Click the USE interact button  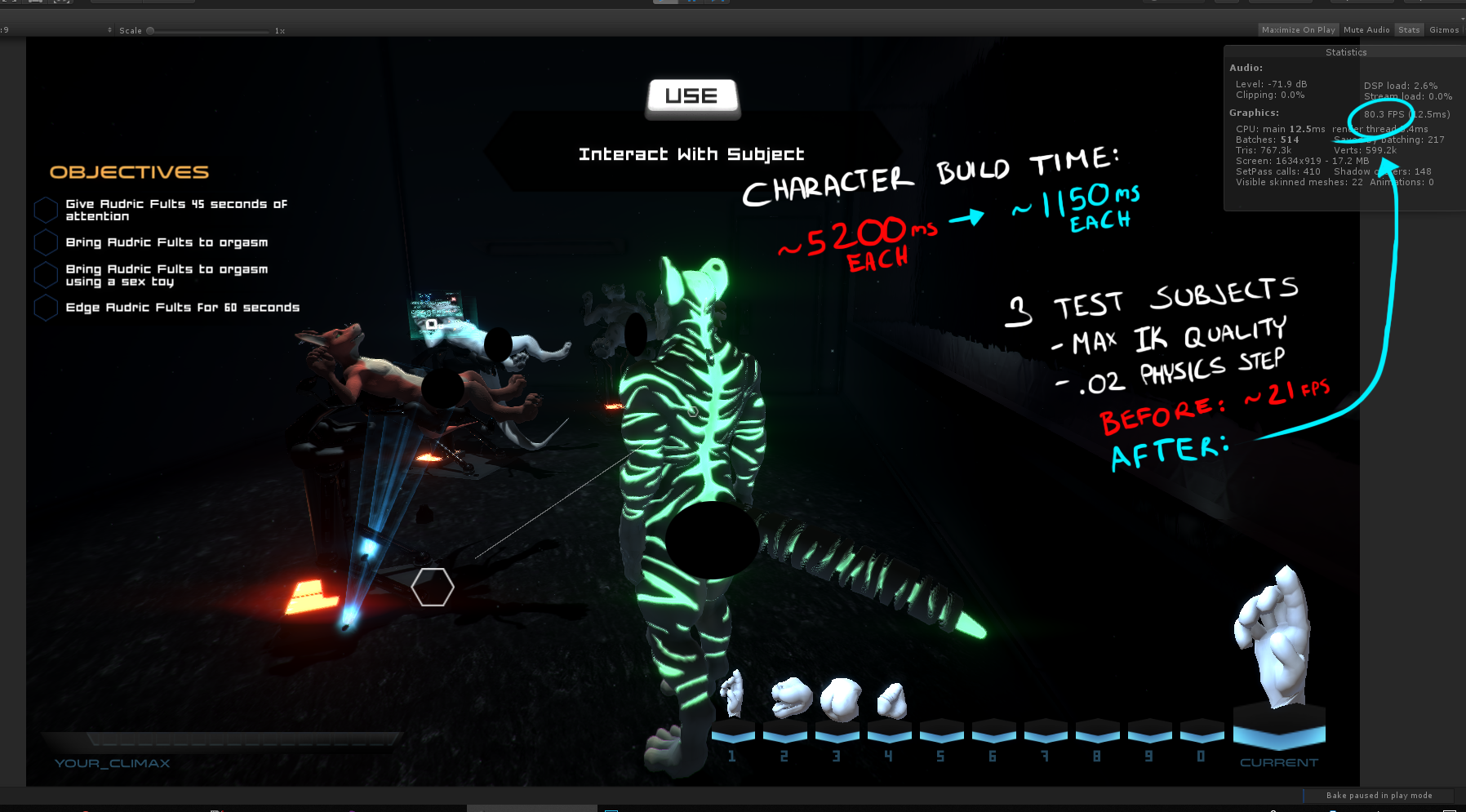[x=692, y=97]
